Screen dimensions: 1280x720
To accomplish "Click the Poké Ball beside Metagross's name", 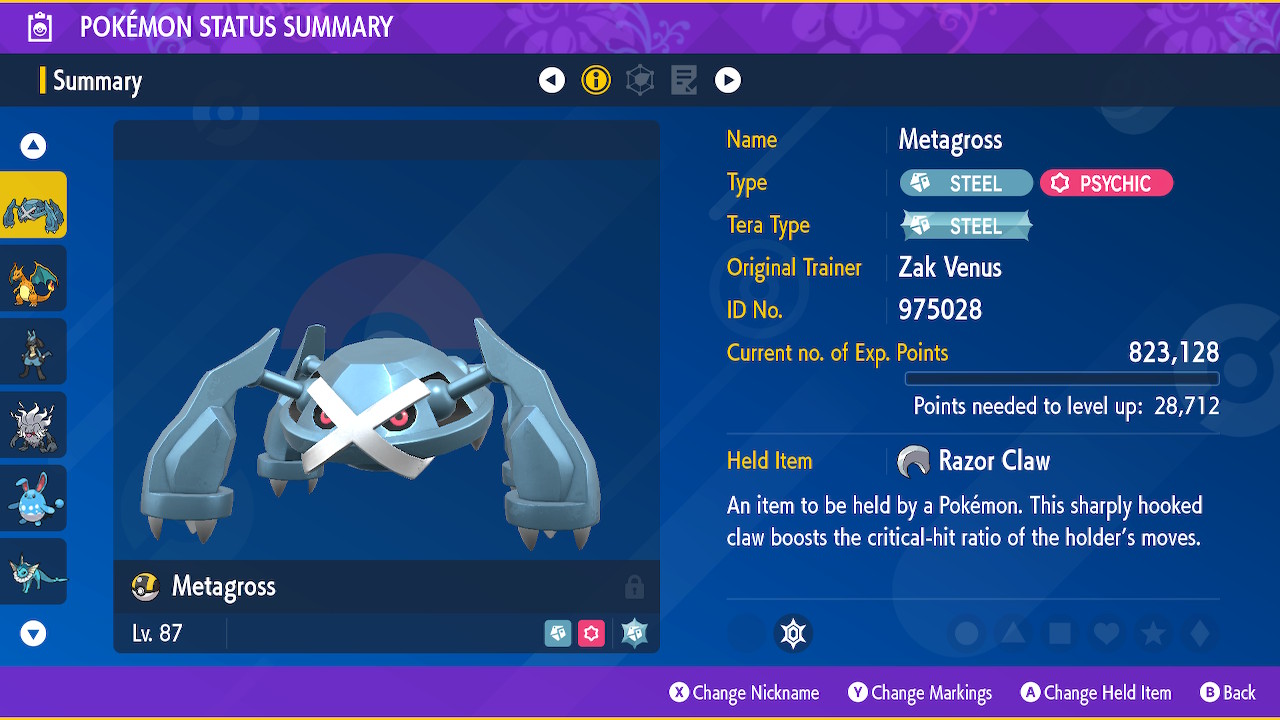I will 144,587.
